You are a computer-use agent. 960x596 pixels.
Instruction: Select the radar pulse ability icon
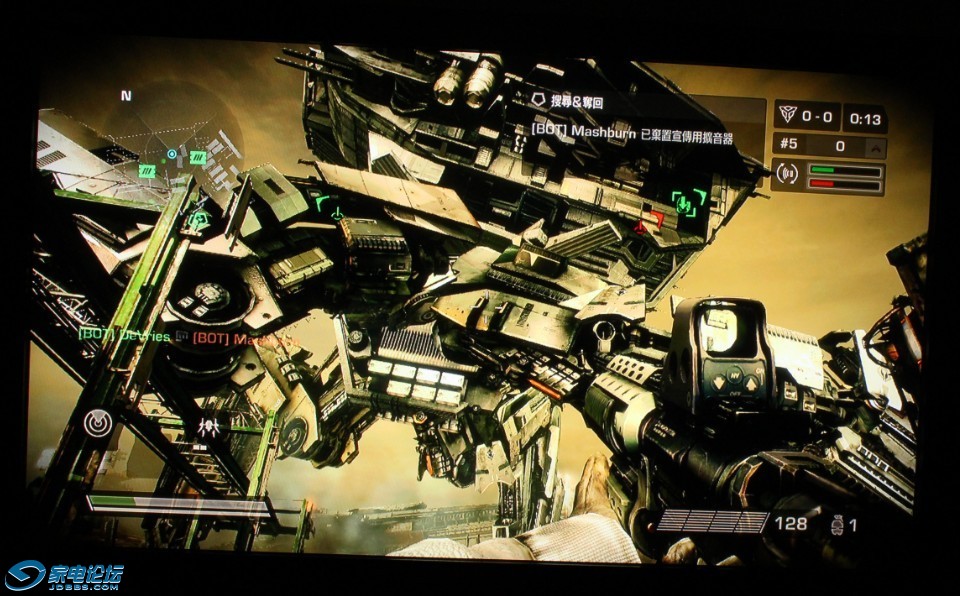pyautogui.click(x=97, y=424)
